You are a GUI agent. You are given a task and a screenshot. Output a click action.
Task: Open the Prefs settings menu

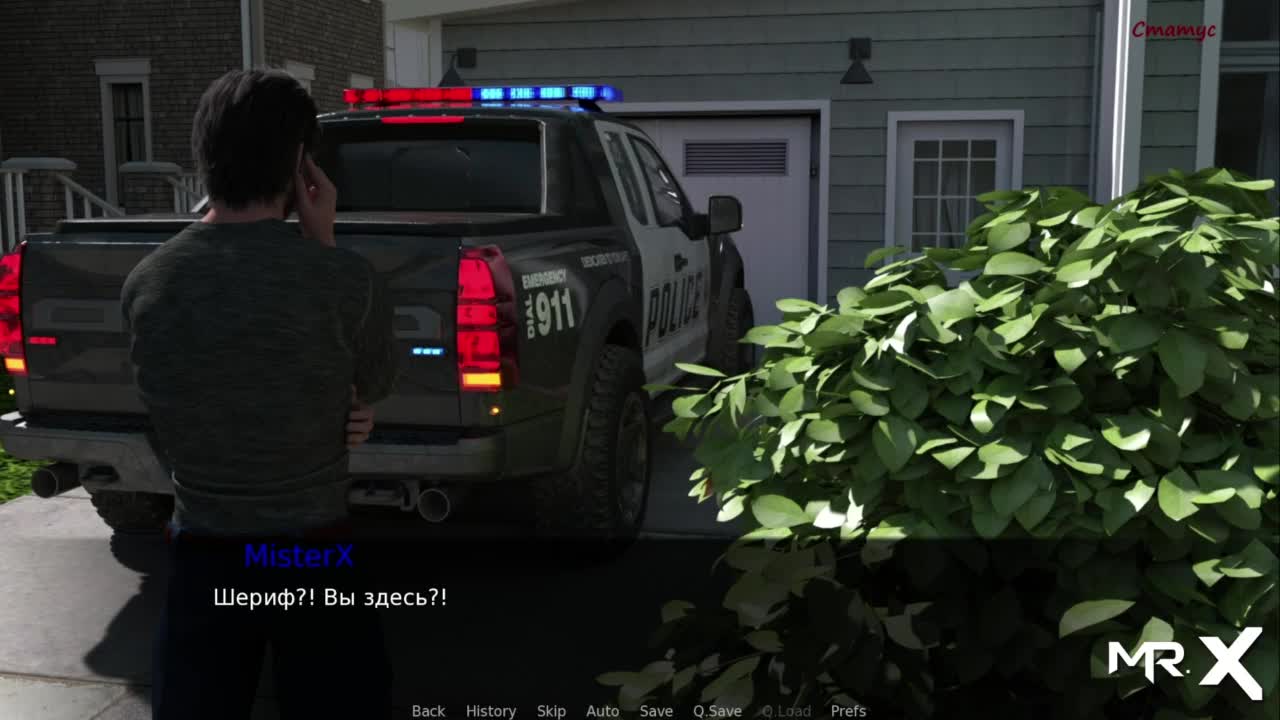tap(848, 711)
